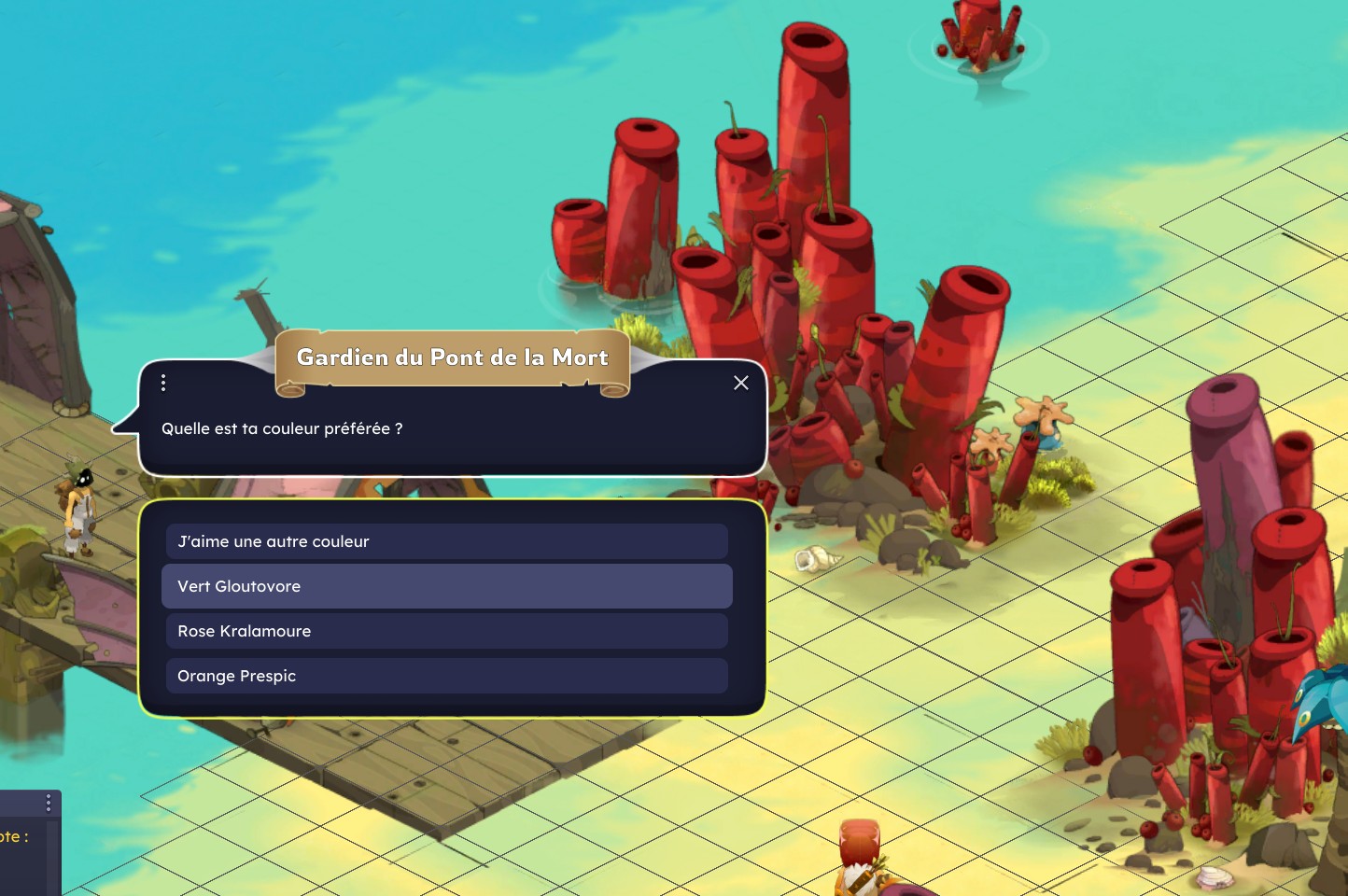Pick the "Rose Kralamoure" dialogue option
The image size is (1348, 896).
(x=446, y=631)
